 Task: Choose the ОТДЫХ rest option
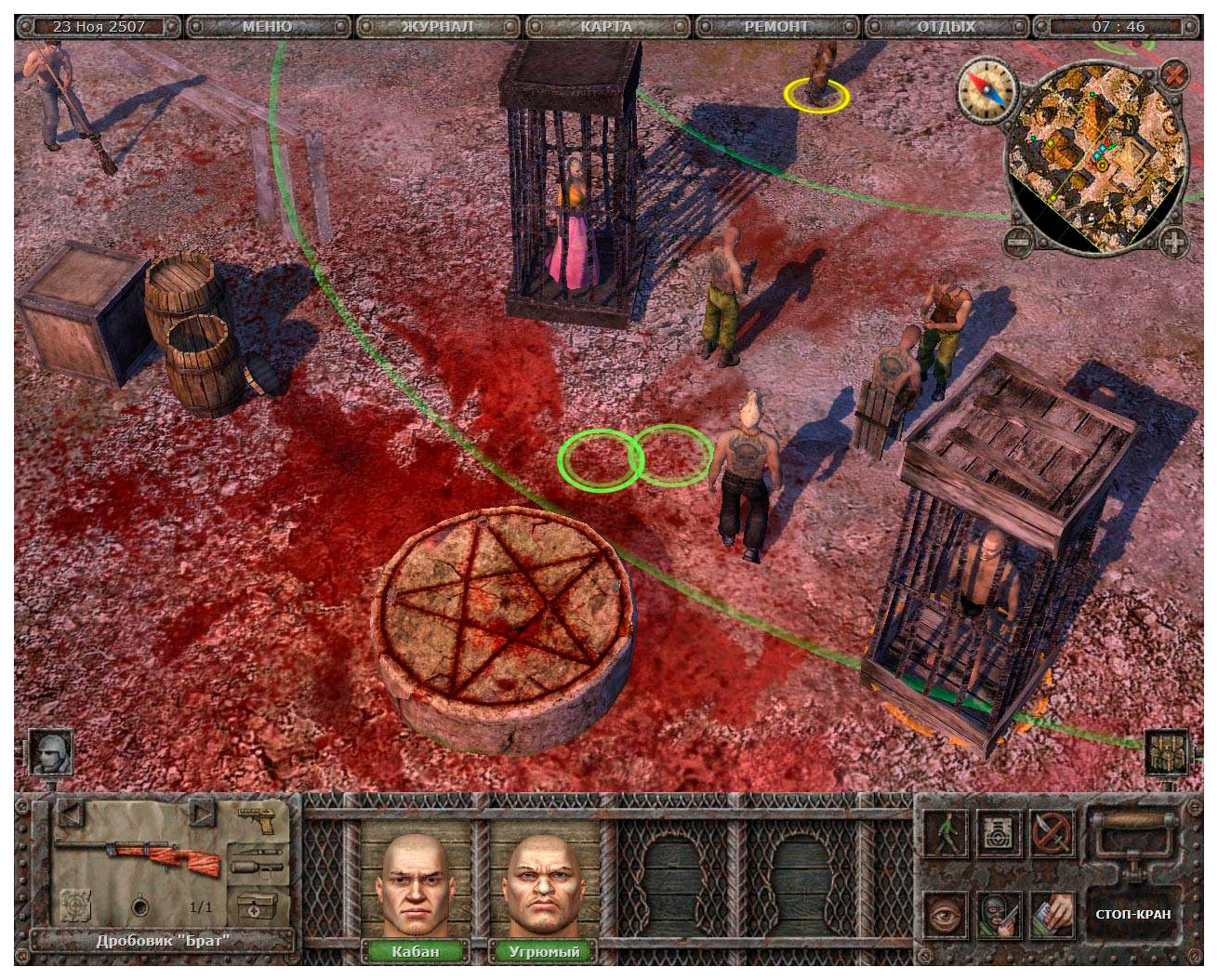pos(947,26)
